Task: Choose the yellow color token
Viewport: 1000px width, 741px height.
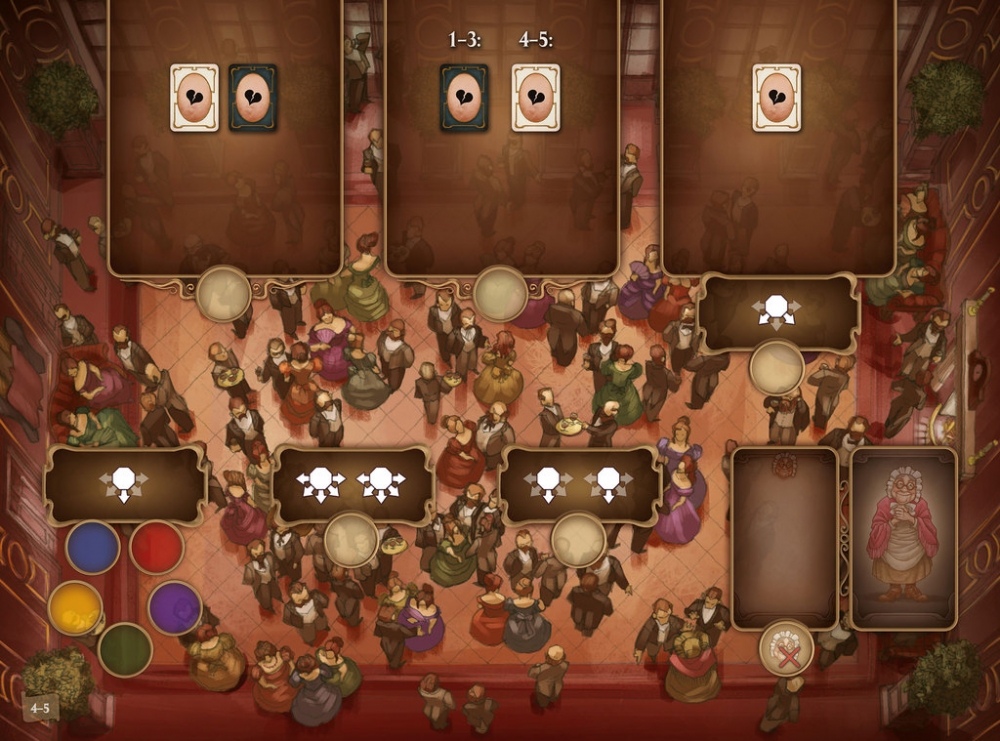Action: click(x=75, y=608)
